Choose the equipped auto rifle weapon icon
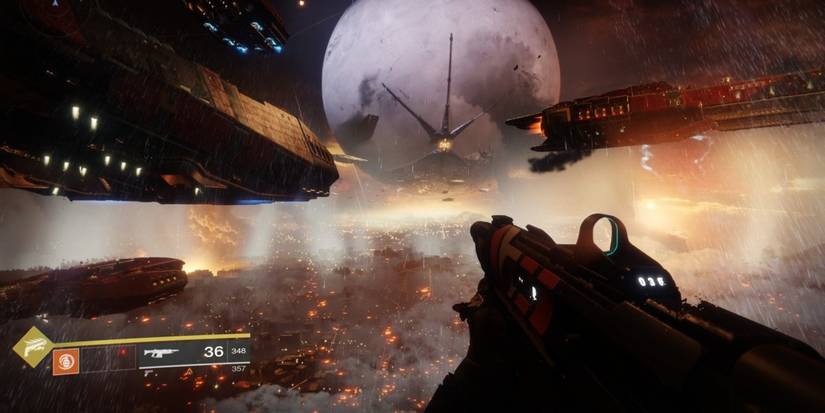825x413 pixels. click(161, 353)
